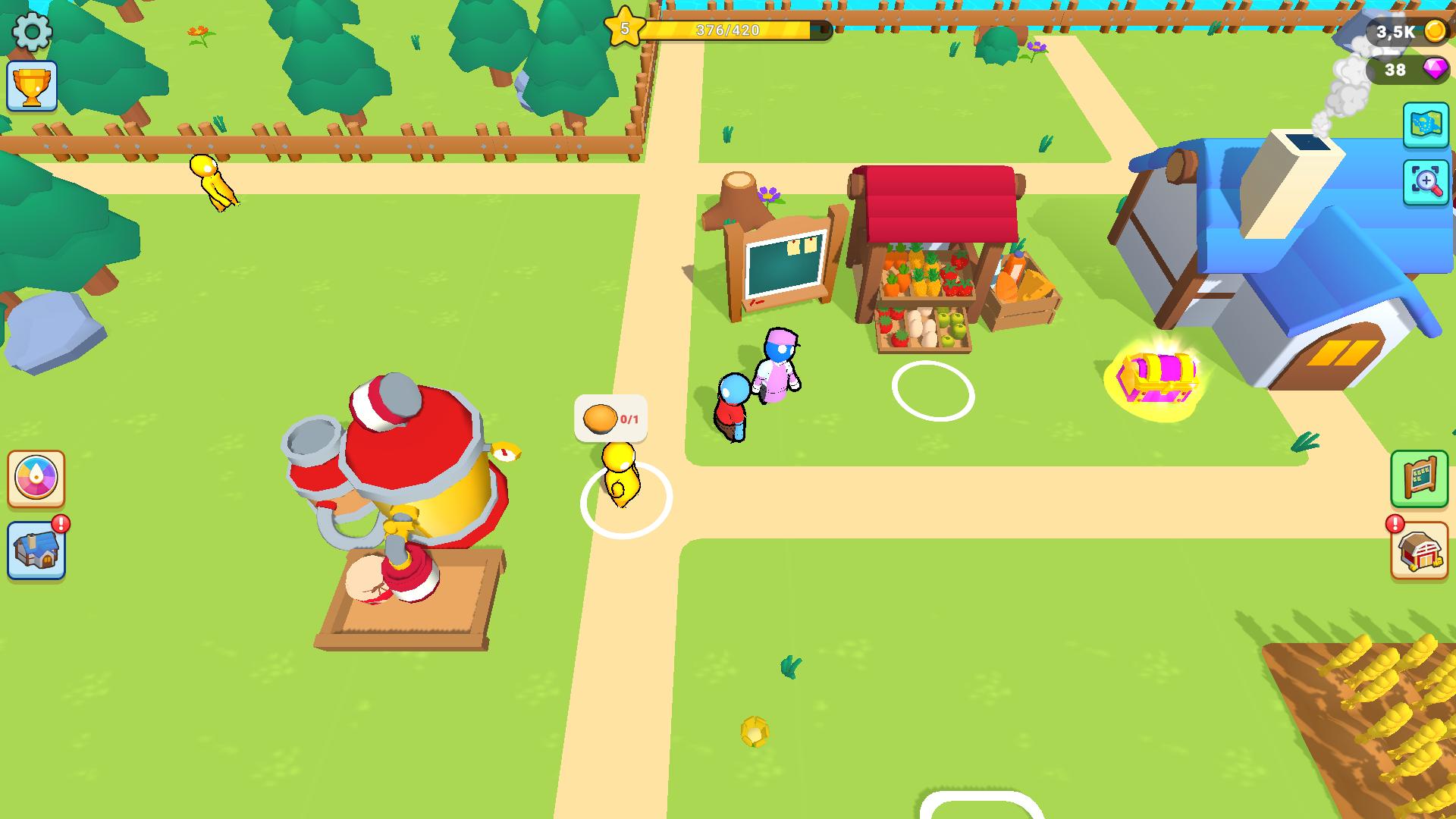Tap the exclamation badge on the house icon
Image resolution: width=1456 pixels, height=819 pixels.
click(x=59, y=522)
